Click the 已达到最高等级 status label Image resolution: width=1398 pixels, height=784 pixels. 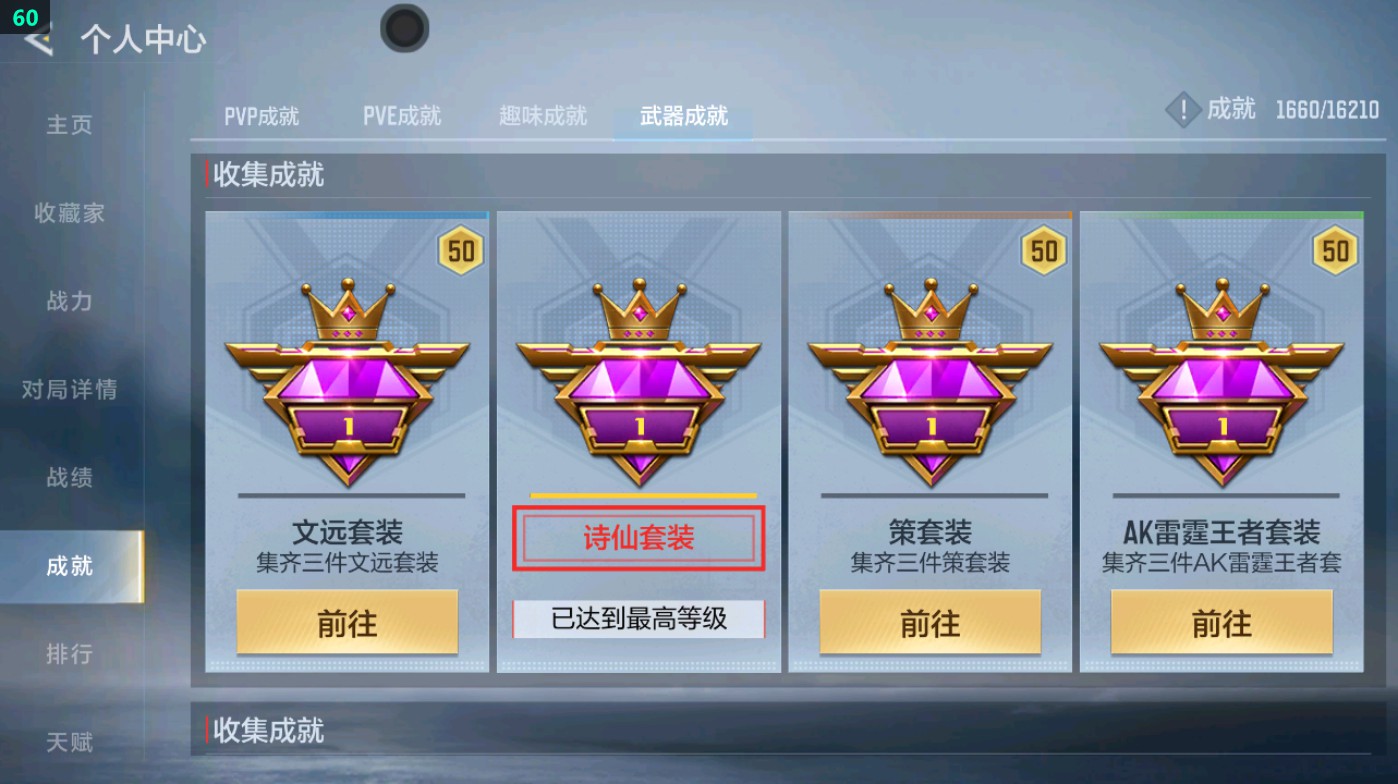pos(638,617)
